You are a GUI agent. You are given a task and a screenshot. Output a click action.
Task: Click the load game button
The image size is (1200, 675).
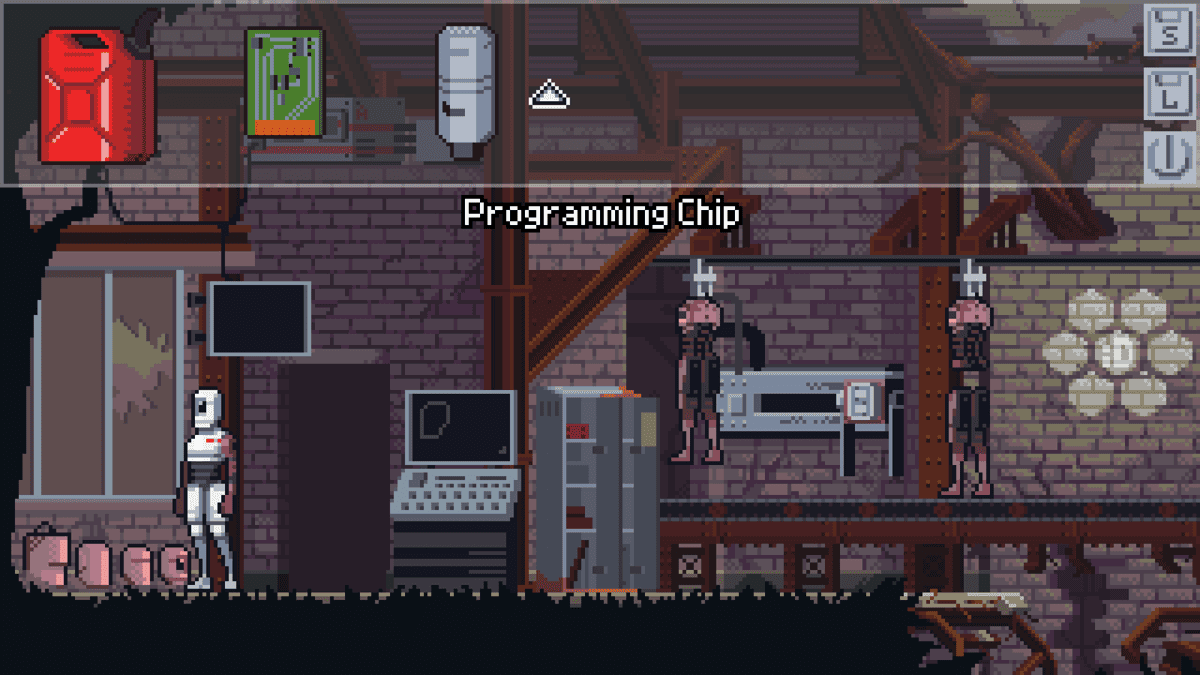(1168, 96)
